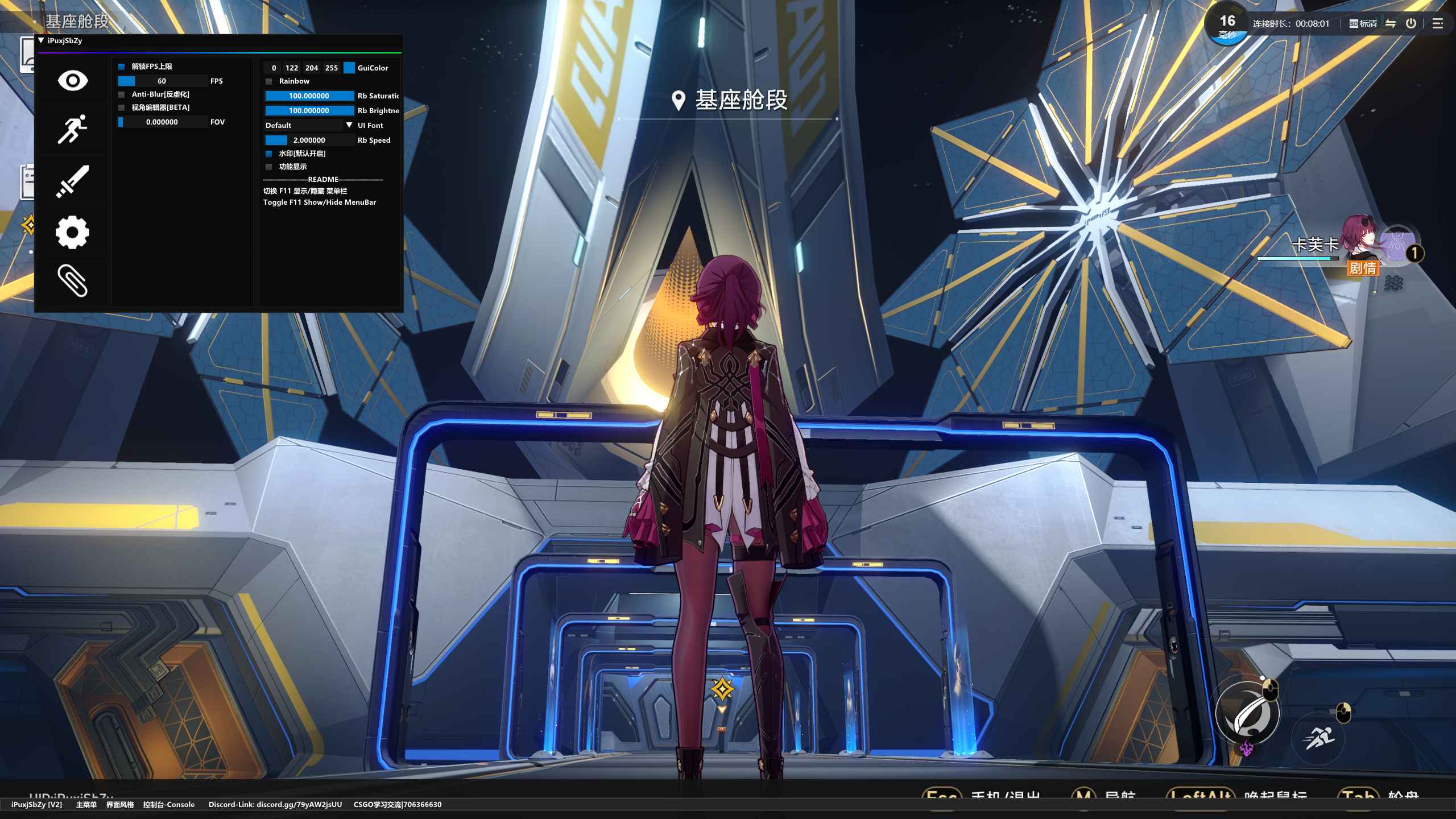Viewport: 1456px width, 819px height.
Task: Open the eye (visuals) tab in the menu
Action: pos(72,81)
